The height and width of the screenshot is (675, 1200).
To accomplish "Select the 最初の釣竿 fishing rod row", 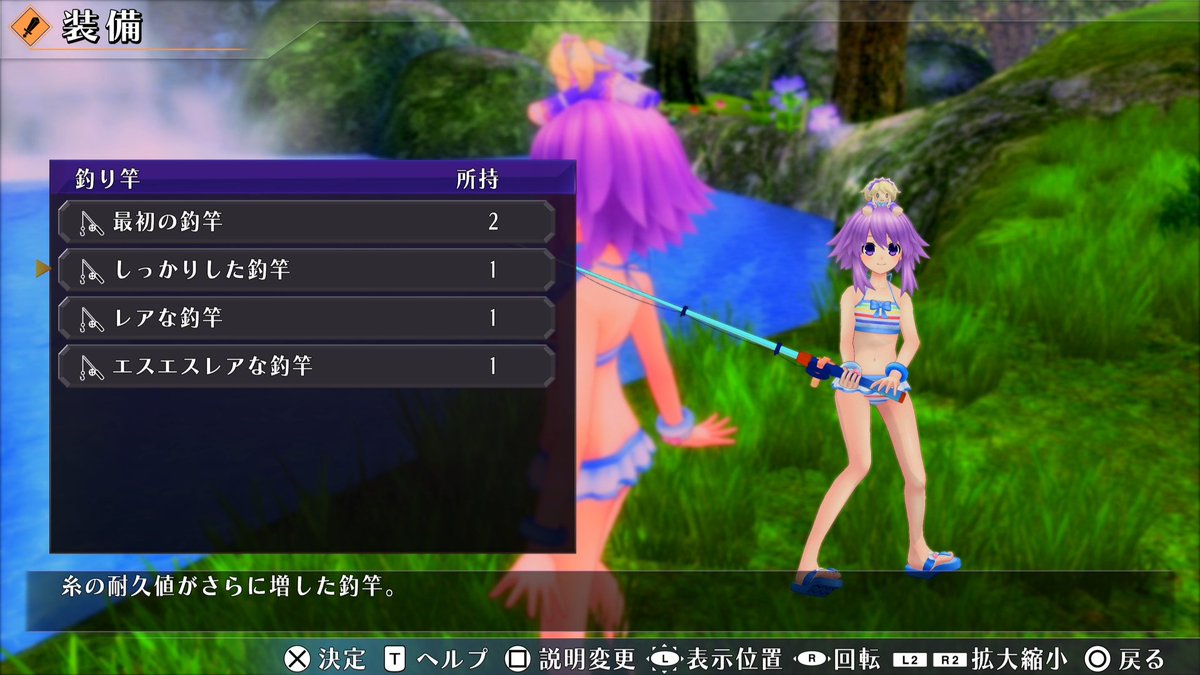I will (x=306, y=221).
